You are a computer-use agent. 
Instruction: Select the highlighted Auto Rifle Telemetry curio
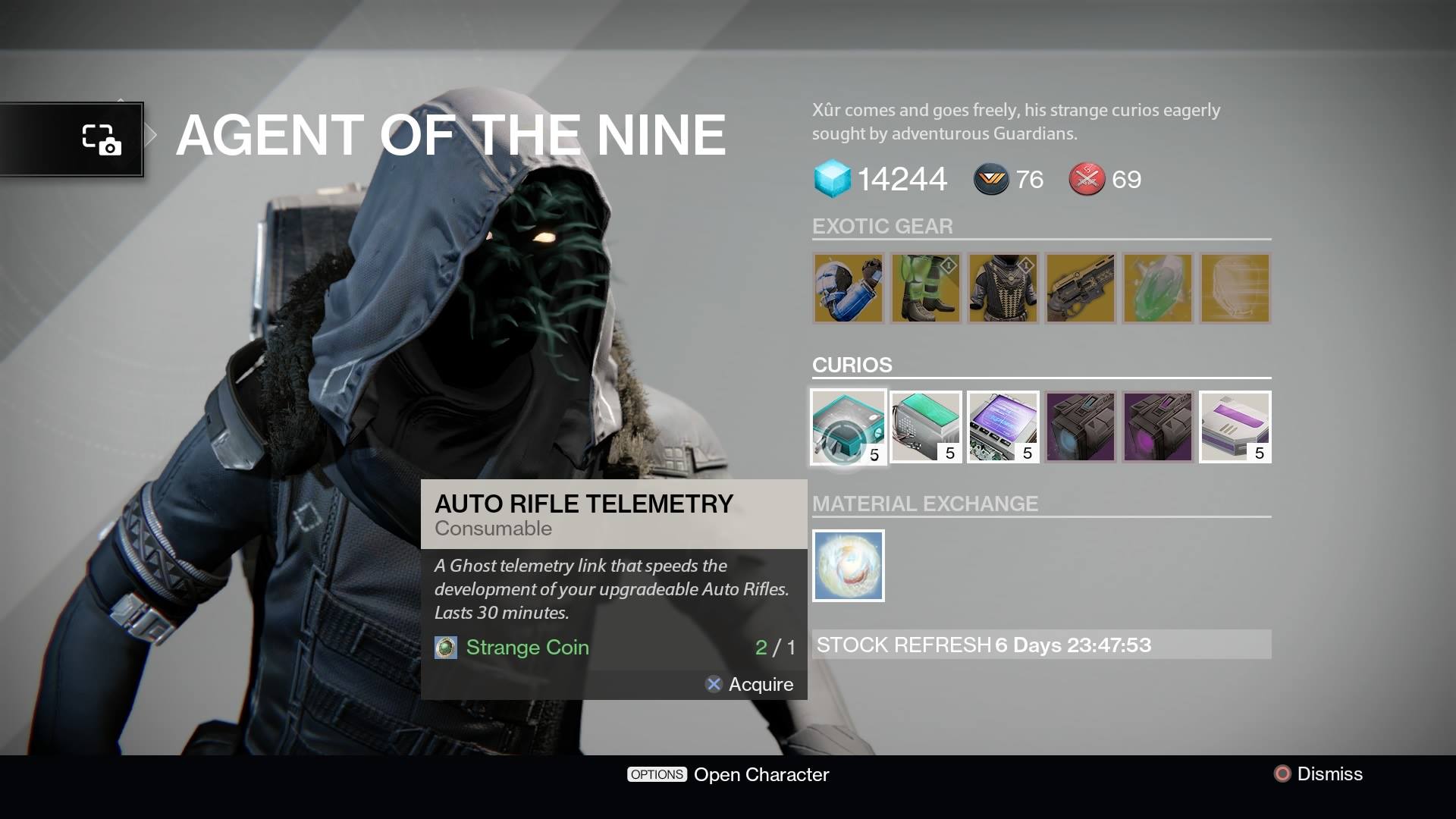click(848, 426)
